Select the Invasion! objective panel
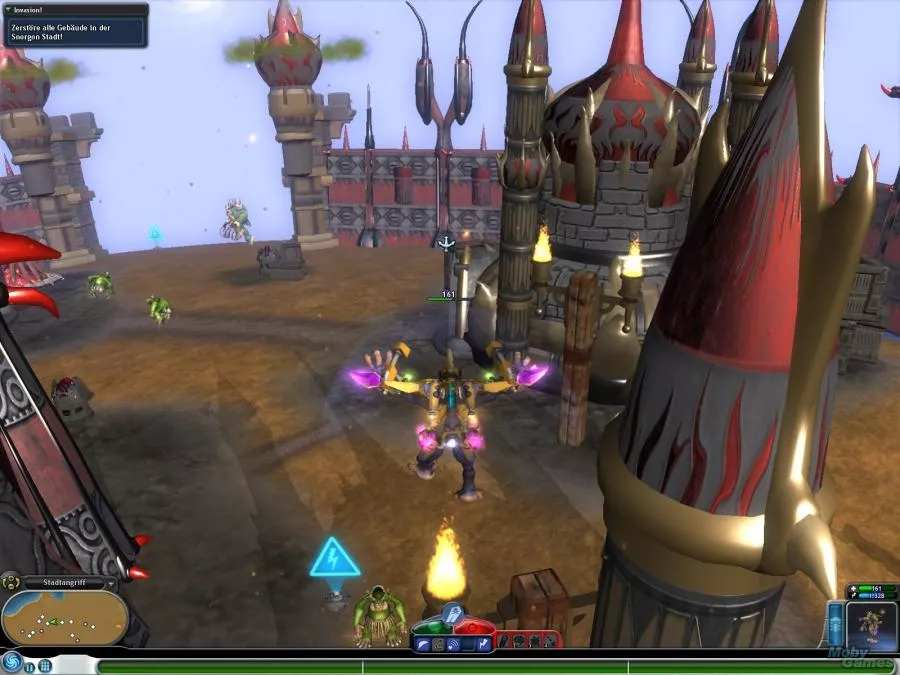 [x=74, y=25]
